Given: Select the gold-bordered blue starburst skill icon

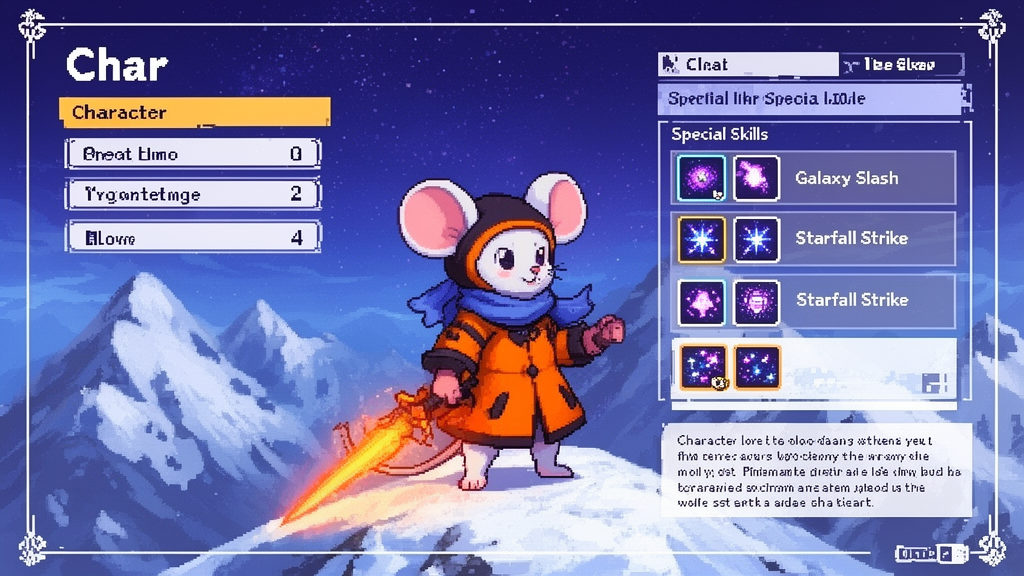Looking at the screenshot, I should [x=701, y=239].
